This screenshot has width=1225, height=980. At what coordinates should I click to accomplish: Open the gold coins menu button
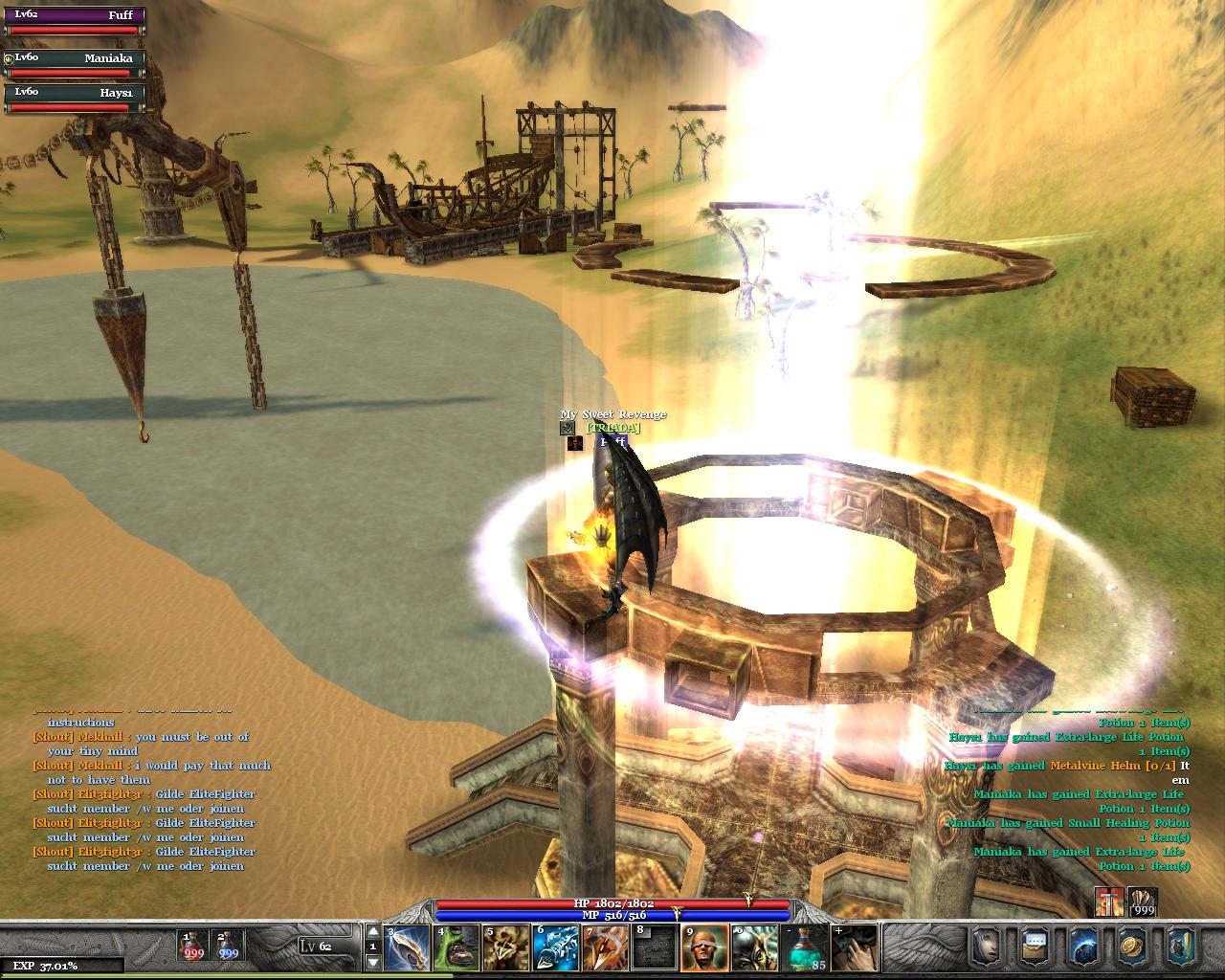[x=1133, y=946]
